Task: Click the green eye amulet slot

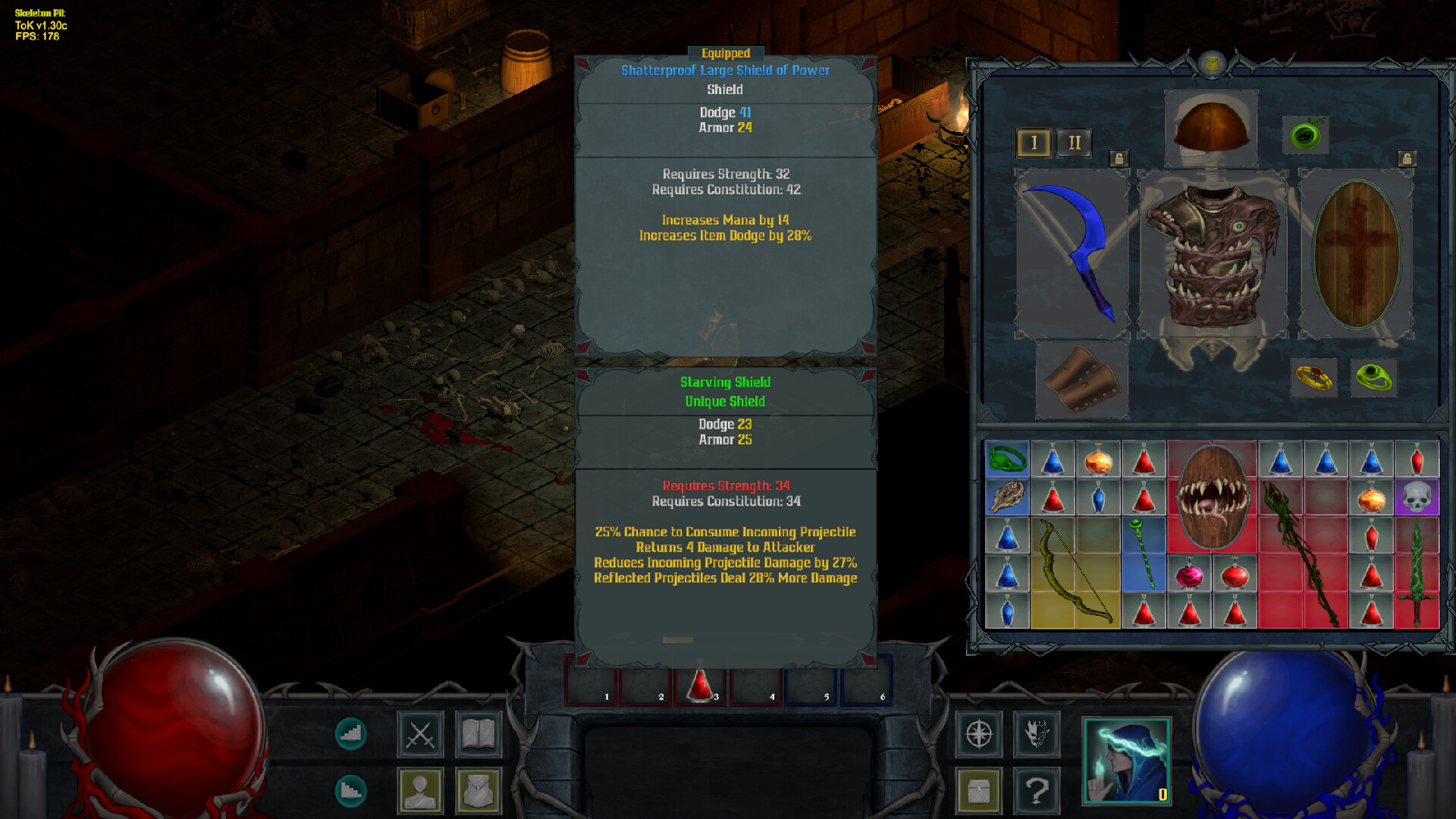Action: pos(1305,136)
